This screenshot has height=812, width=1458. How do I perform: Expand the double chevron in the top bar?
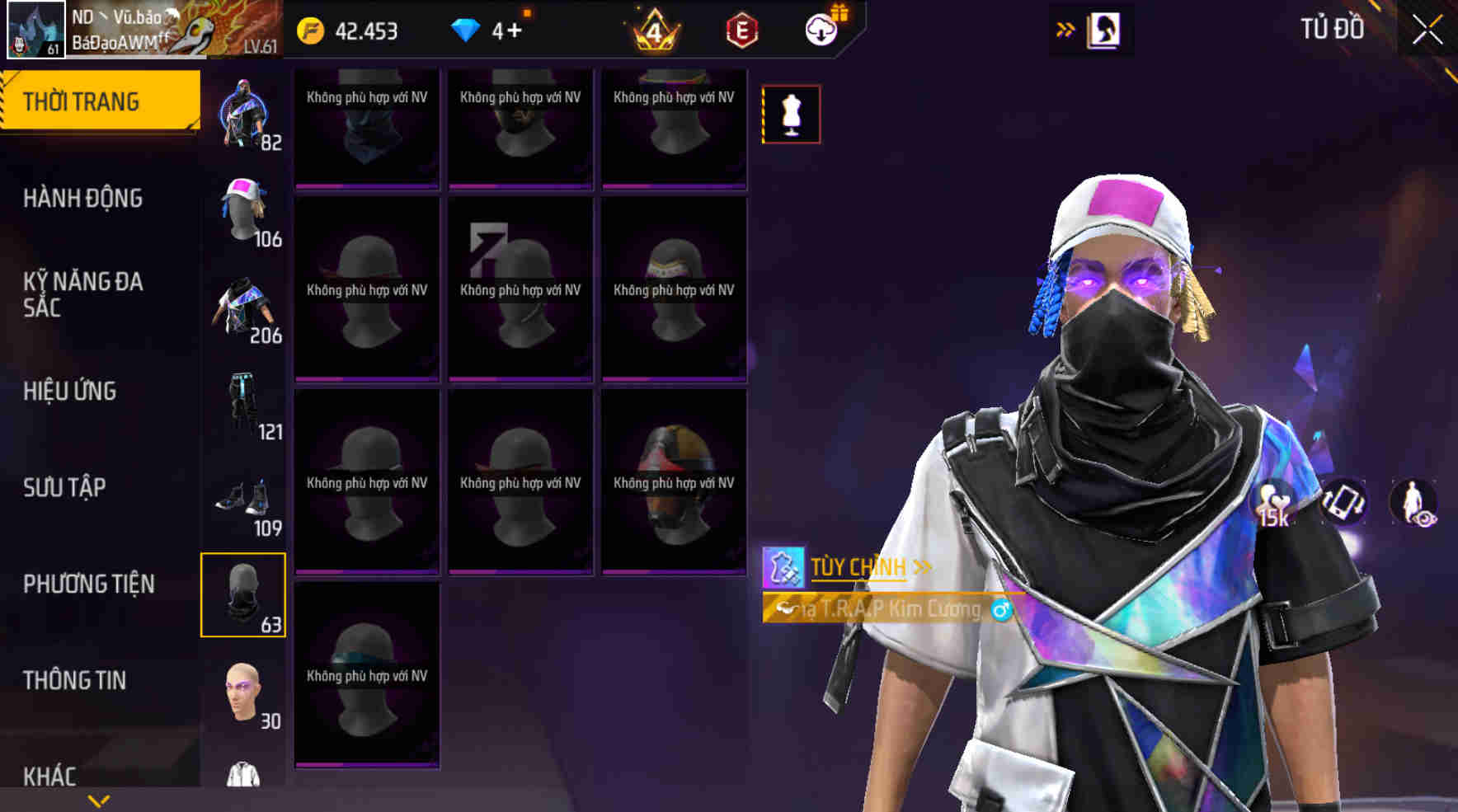[x=1064, y=27]
